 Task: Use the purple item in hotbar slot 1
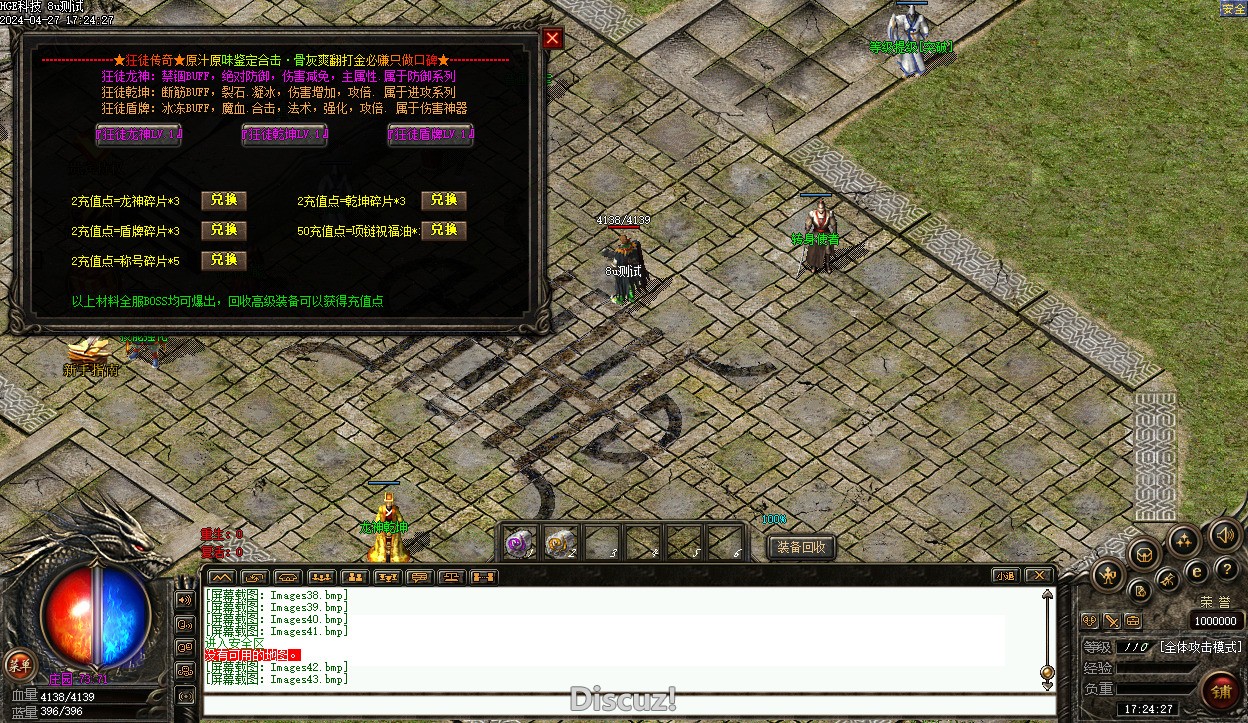pyautogui.click(x=518, y=543)
